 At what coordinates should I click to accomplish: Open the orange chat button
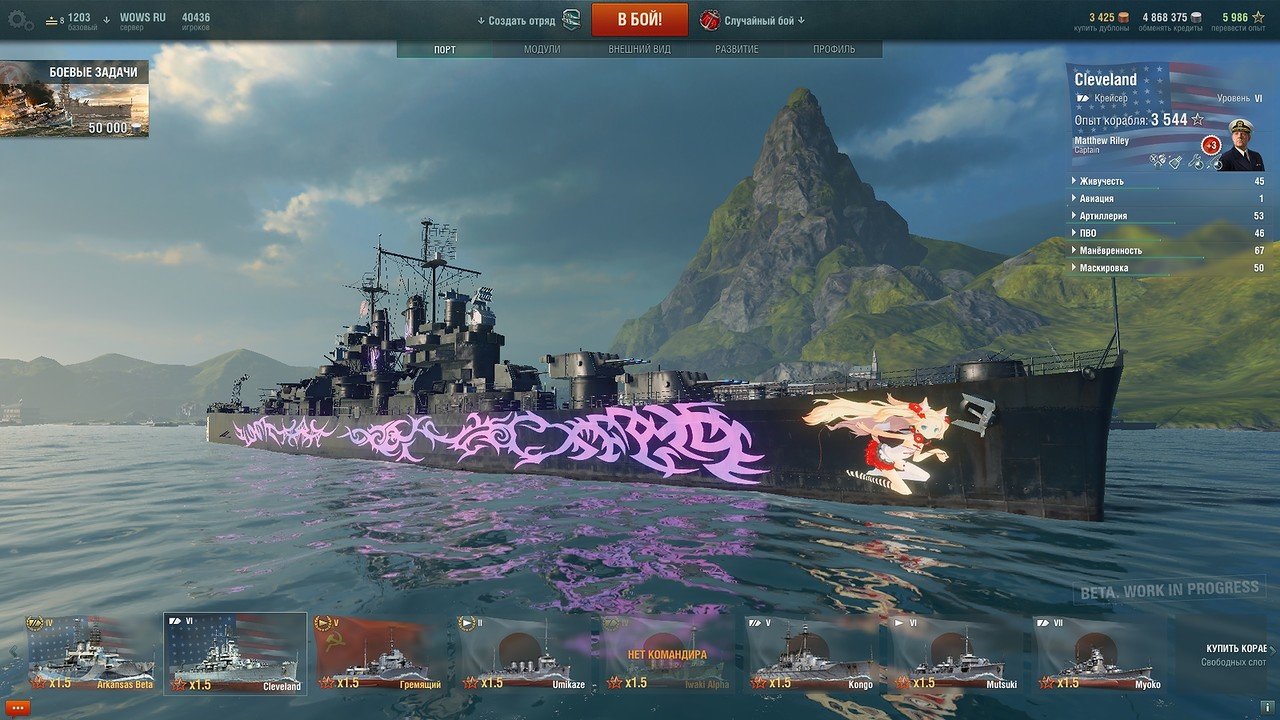click(x=18, y=707)
